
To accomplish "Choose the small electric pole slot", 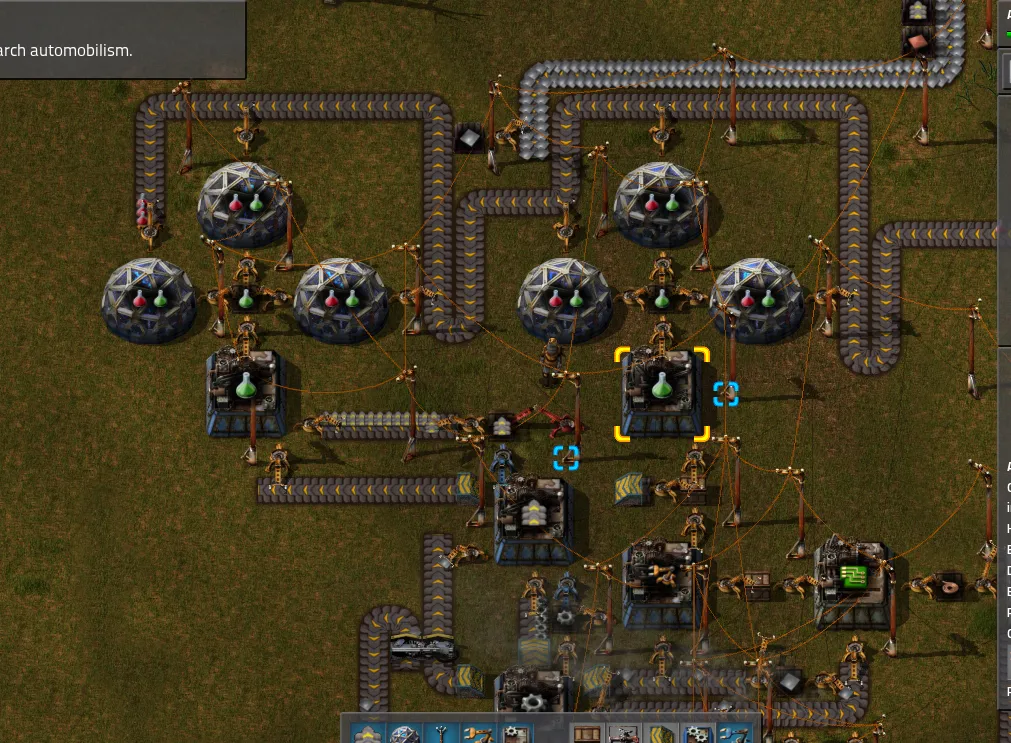I will [441, 735].
